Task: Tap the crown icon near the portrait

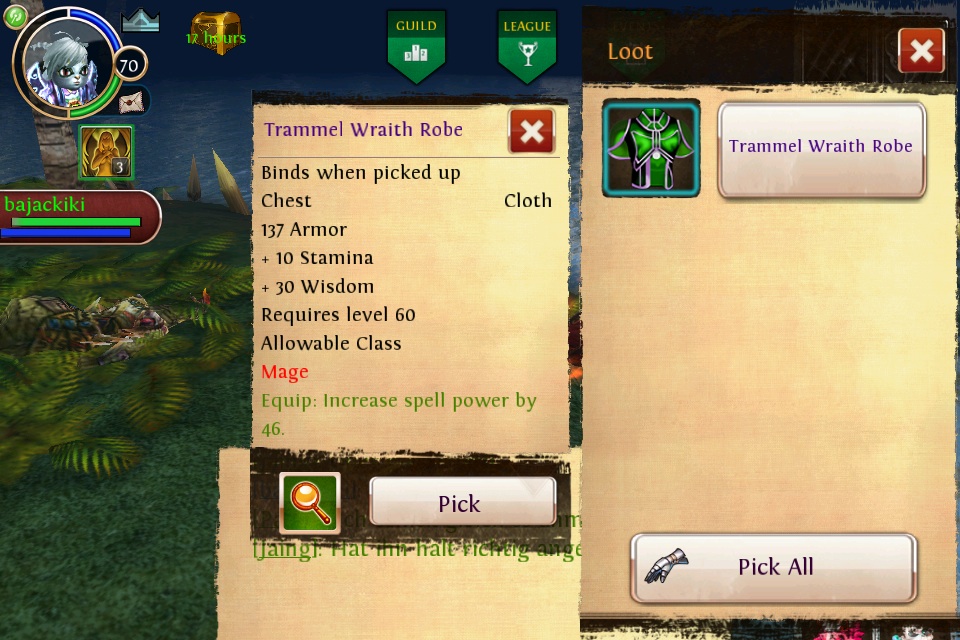Action: pyautogui.click(x=140, y=20)
